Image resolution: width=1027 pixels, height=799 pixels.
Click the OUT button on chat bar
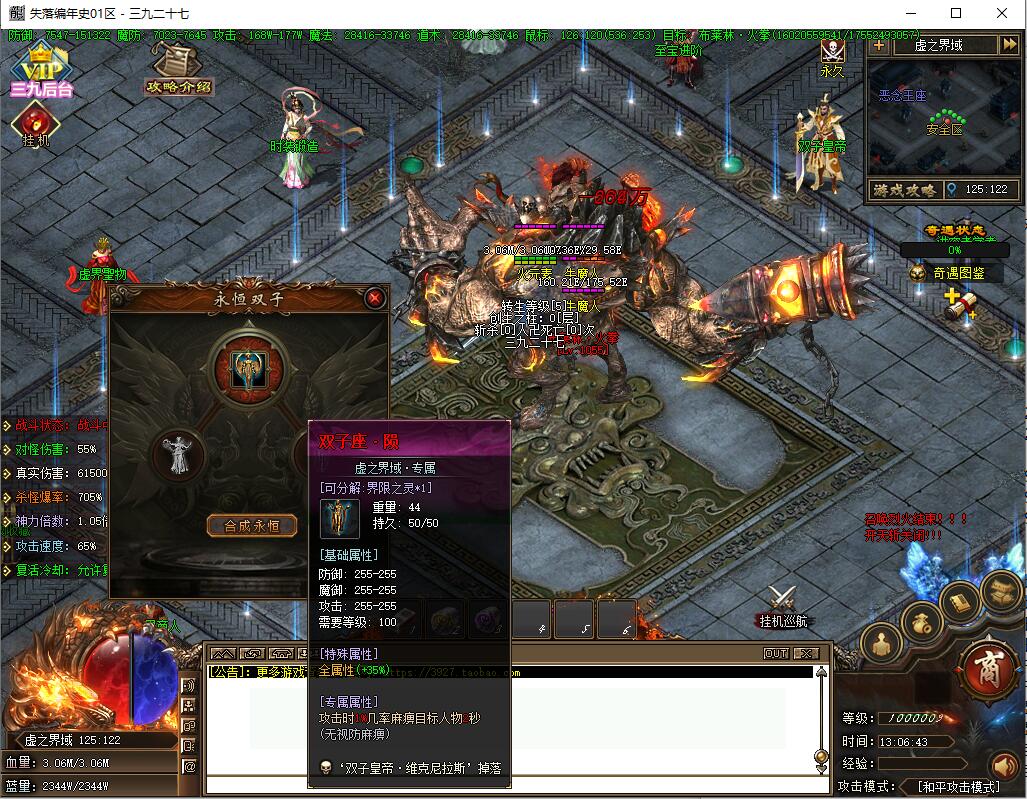coord(776,653)
